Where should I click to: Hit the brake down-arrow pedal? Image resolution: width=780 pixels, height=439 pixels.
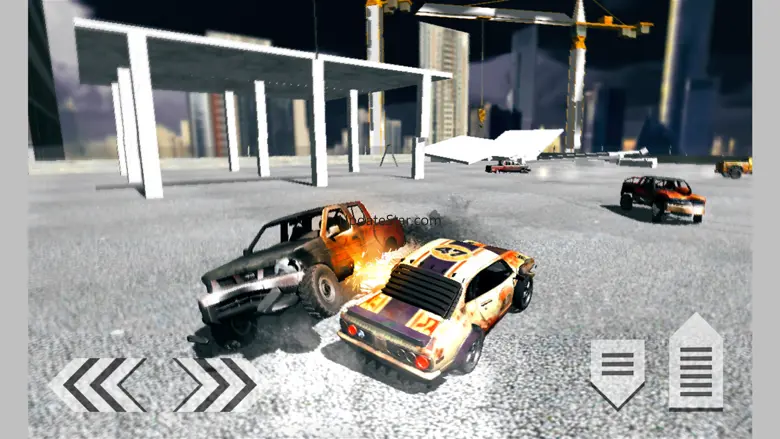tap(616, 372)
